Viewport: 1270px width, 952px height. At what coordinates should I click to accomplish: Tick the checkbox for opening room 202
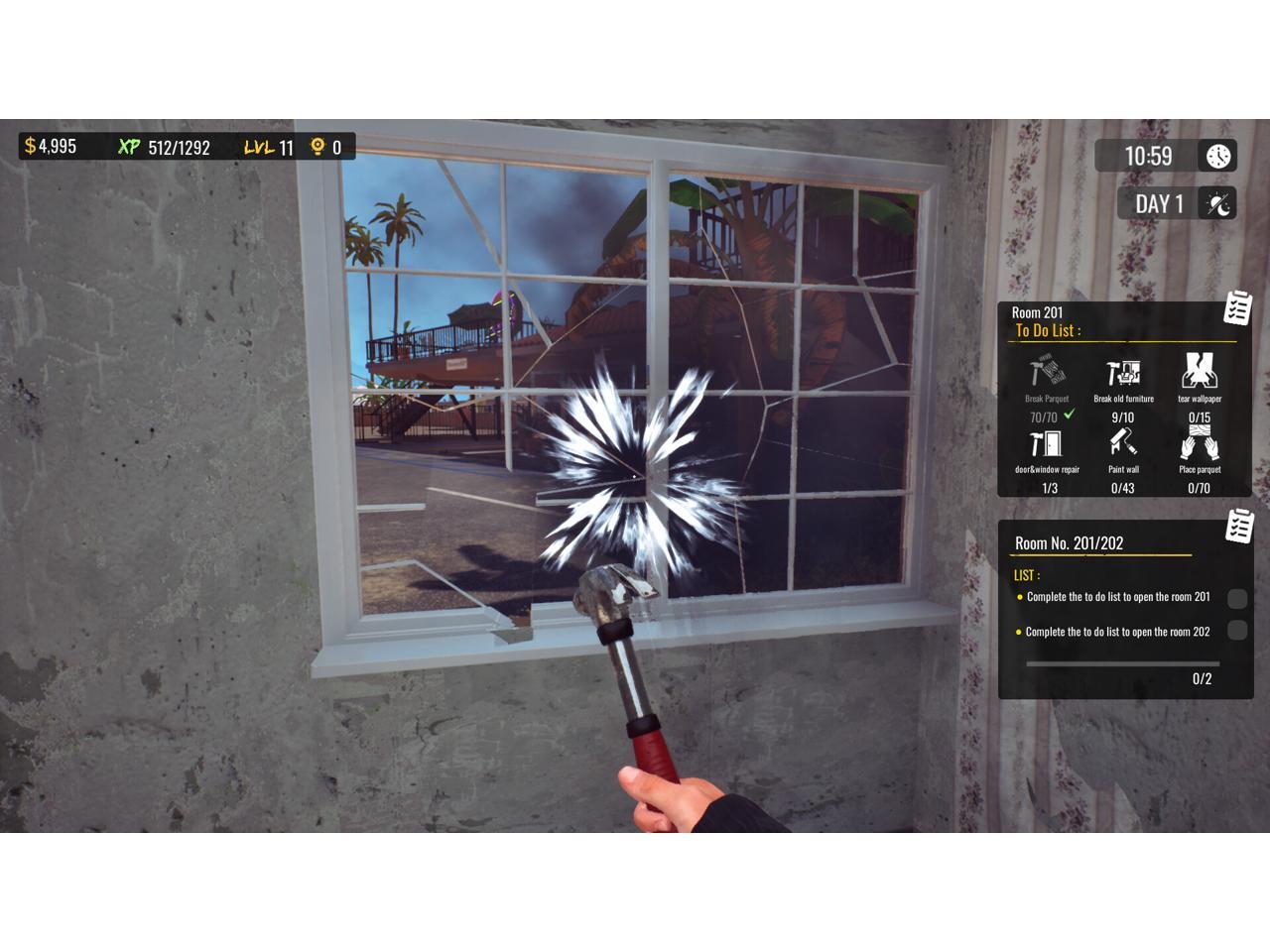[x=1237, y=630]
